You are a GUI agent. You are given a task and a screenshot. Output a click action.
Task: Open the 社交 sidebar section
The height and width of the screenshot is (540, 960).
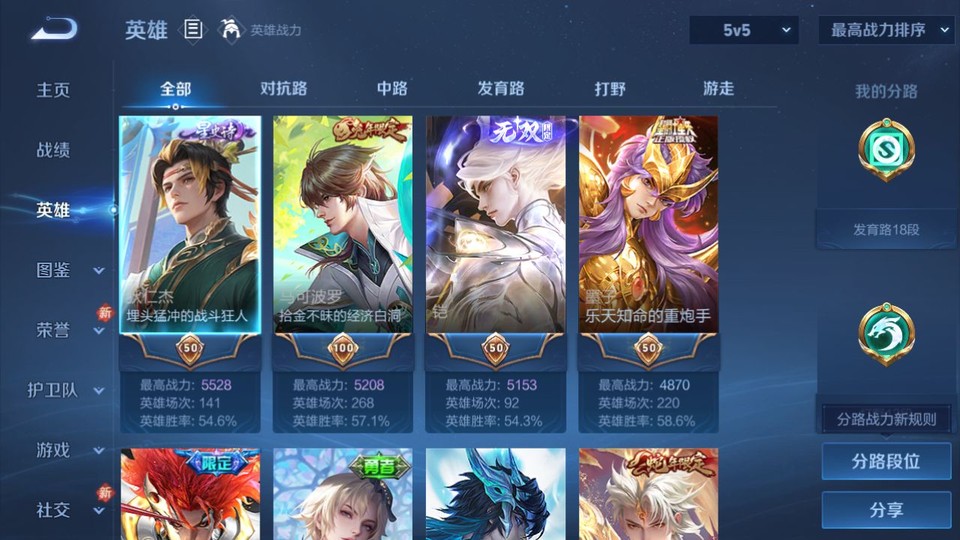[68, 510]
